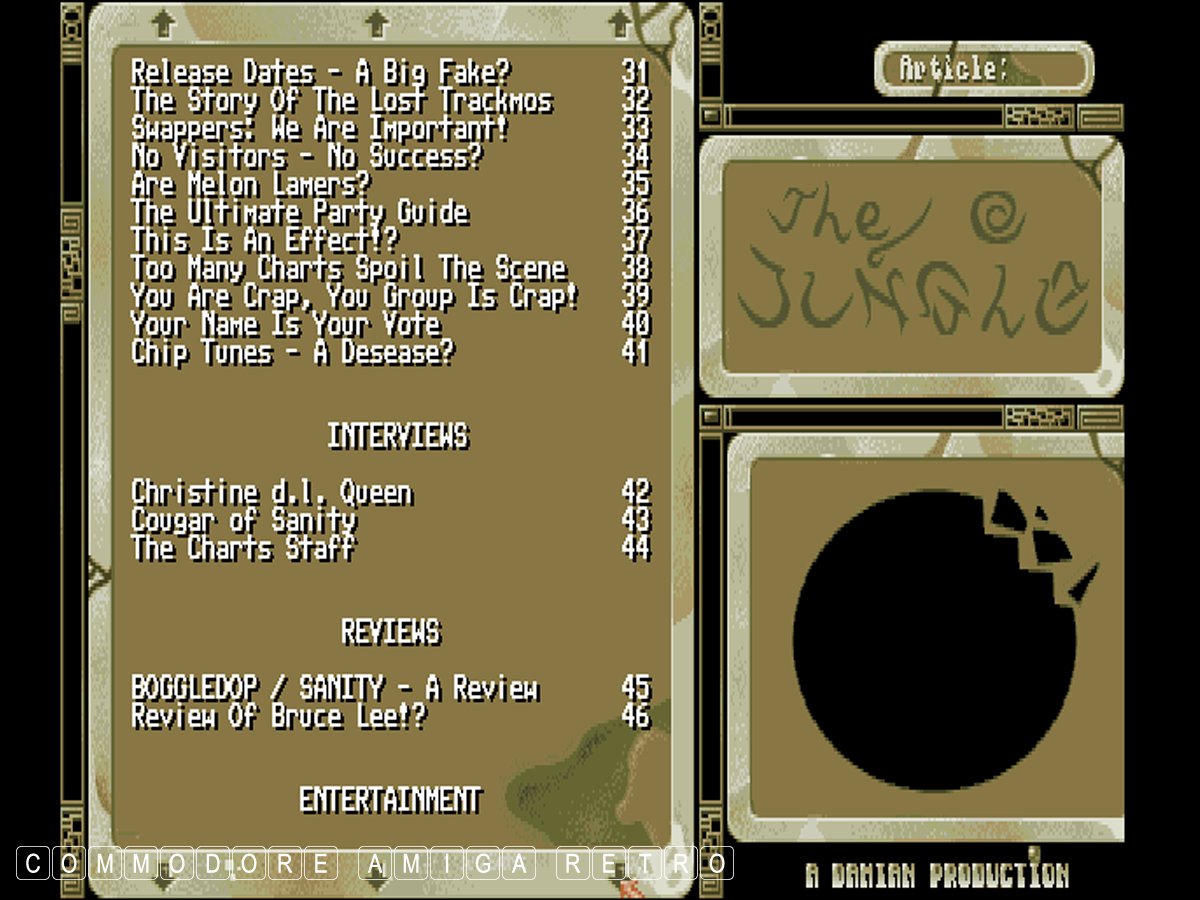Open 'No Visitors - No Success?' article

click(x=306, y=156)
